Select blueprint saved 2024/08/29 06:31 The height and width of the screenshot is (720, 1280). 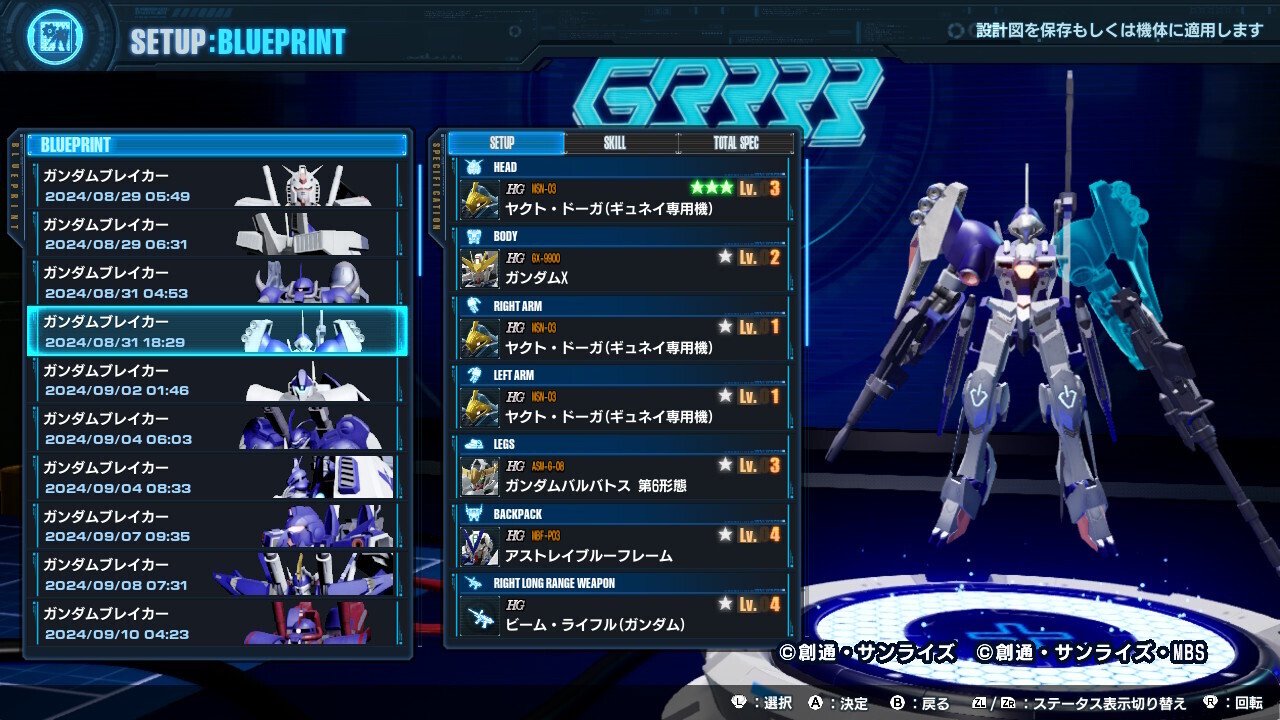click(x=216, y=234)
